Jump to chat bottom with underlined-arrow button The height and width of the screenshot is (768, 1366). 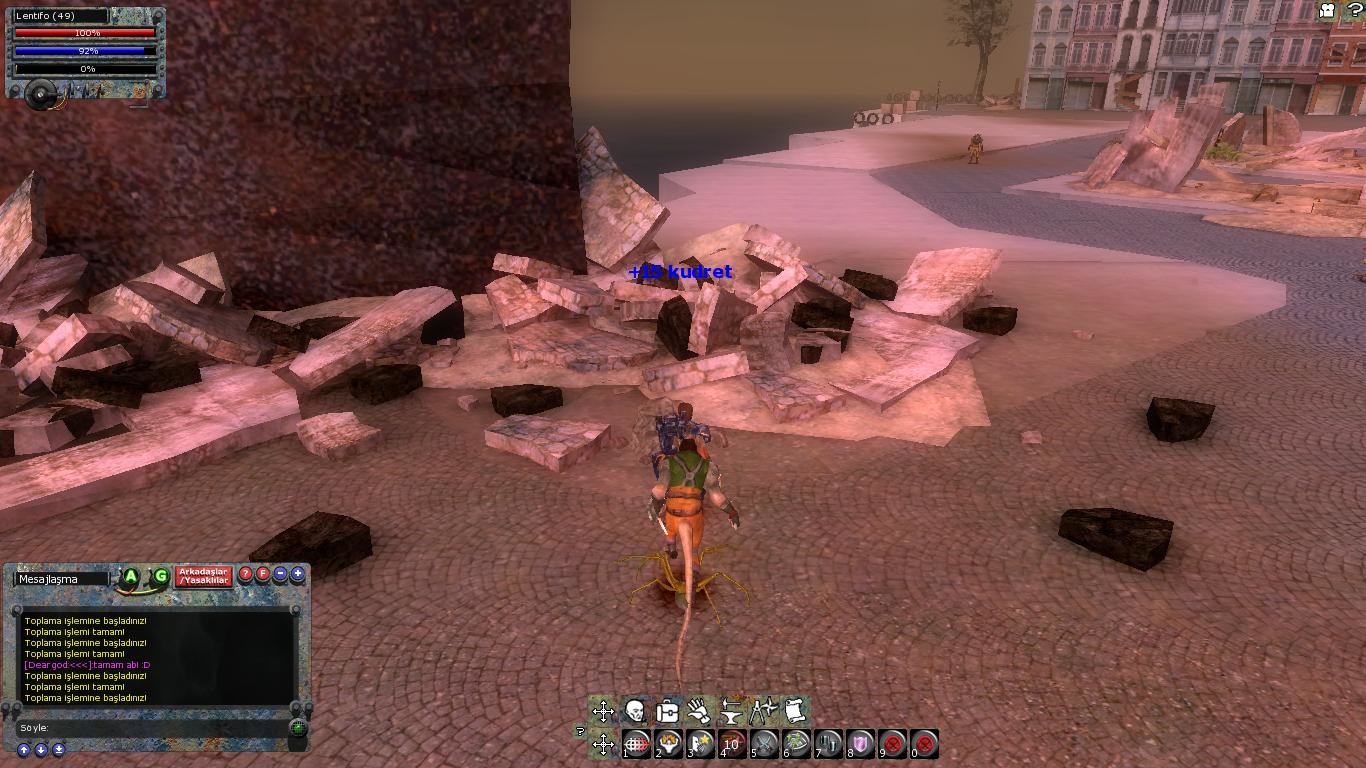[x=59, y=750]
